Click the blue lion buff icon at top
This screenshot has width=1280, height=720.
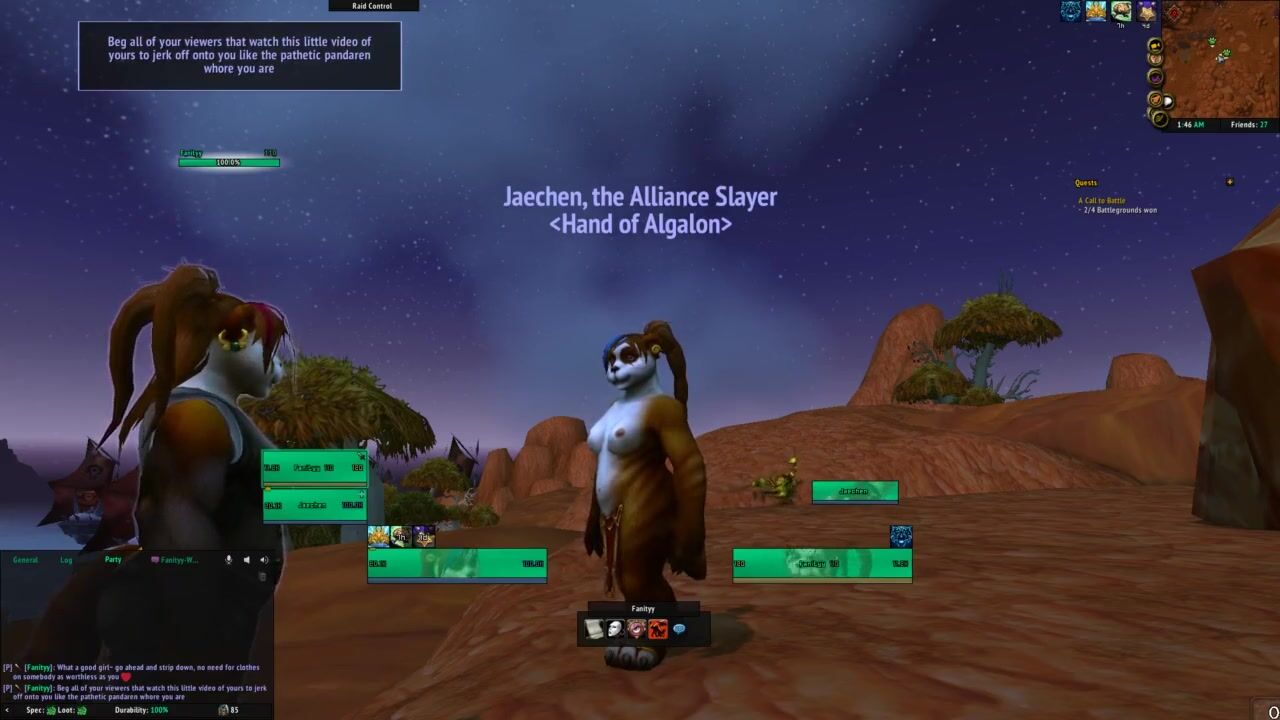pyautogui.click(x=1071, y=11)
